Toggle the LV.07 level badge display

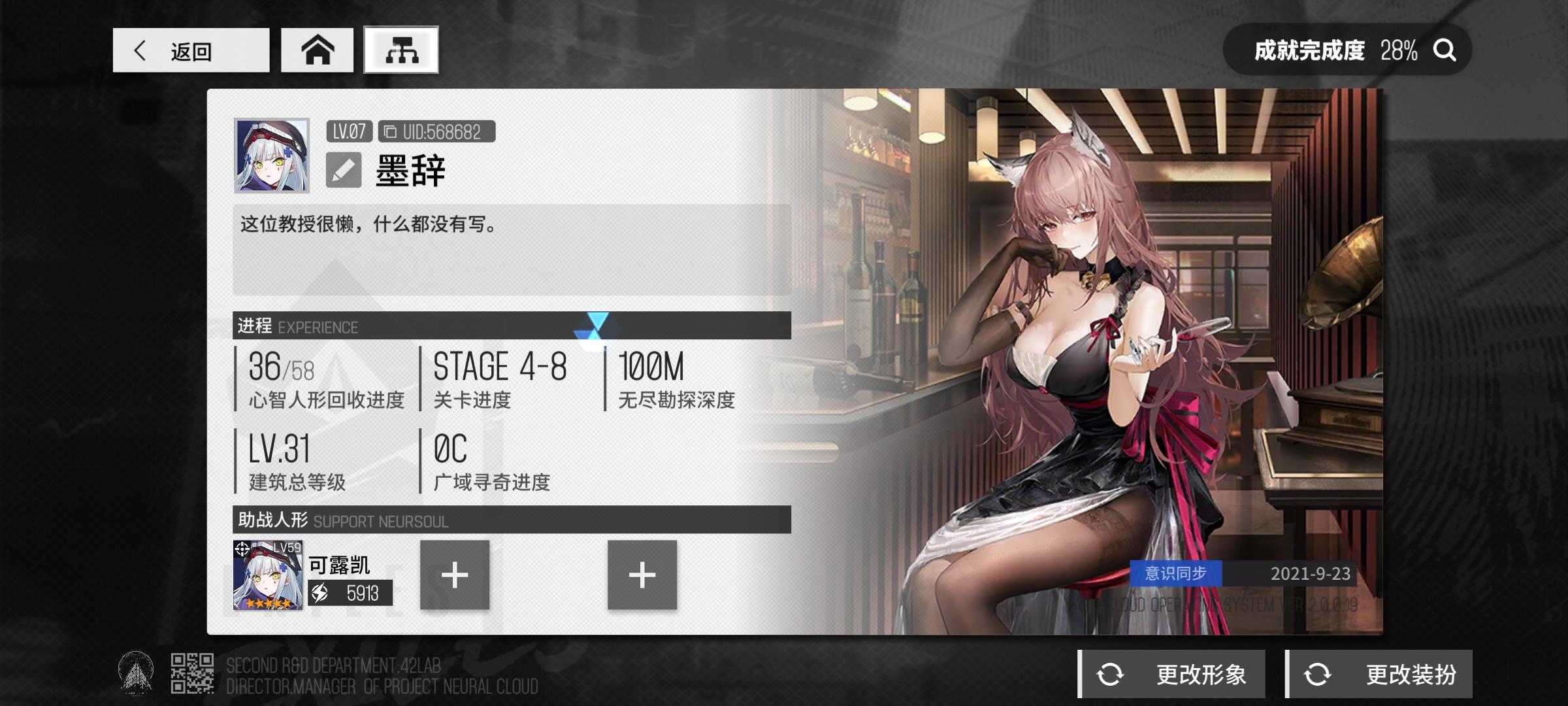point(349,131)
